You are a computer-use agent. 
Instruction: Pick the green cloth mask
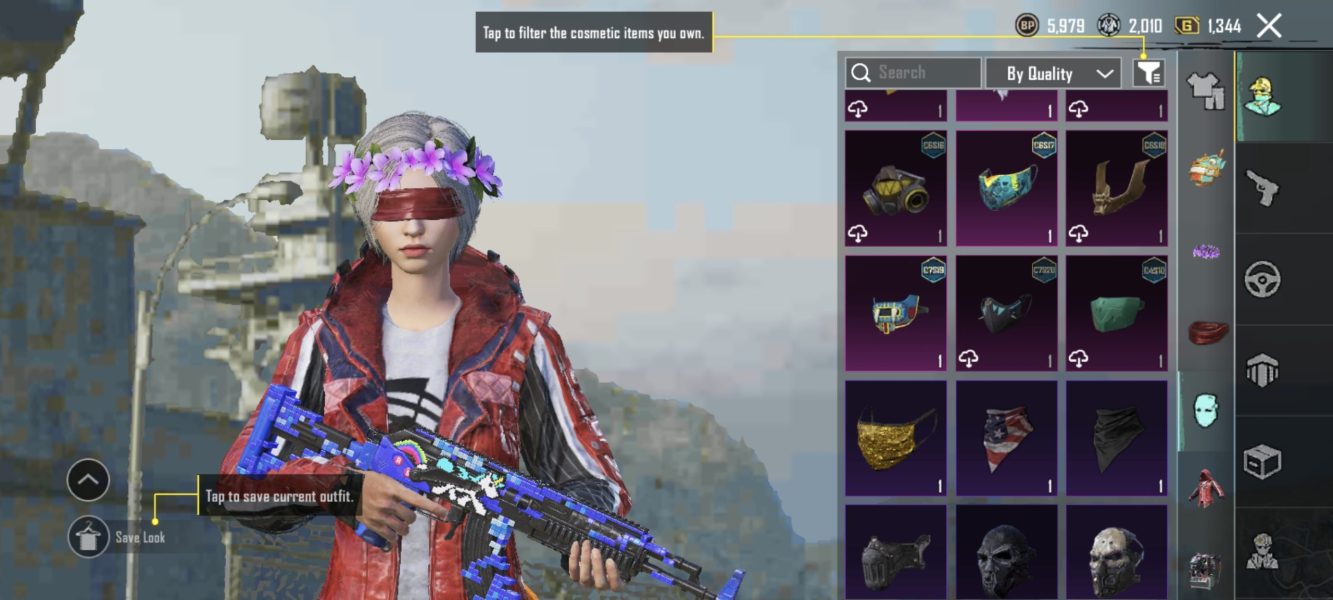[x=1116, y=312]
